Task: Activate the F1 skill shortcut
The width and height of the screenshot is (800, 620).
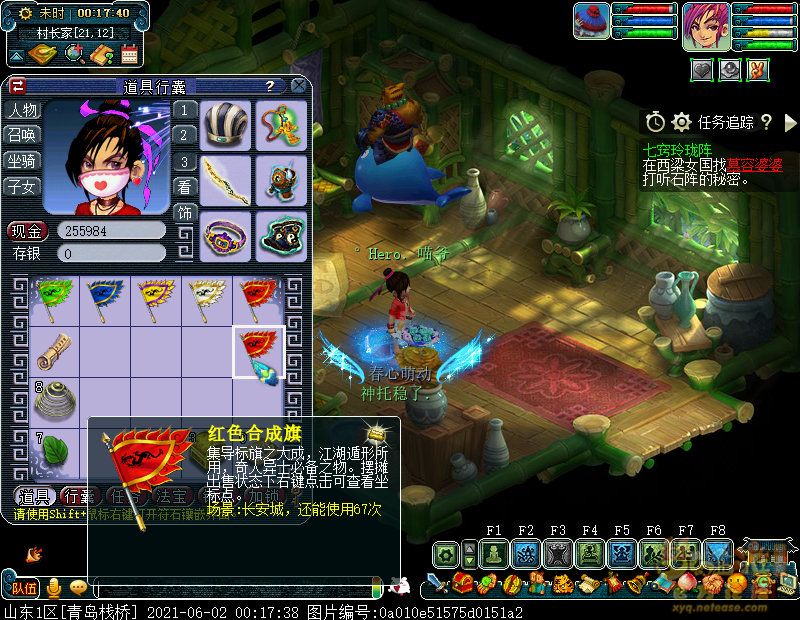Action: 494,553
